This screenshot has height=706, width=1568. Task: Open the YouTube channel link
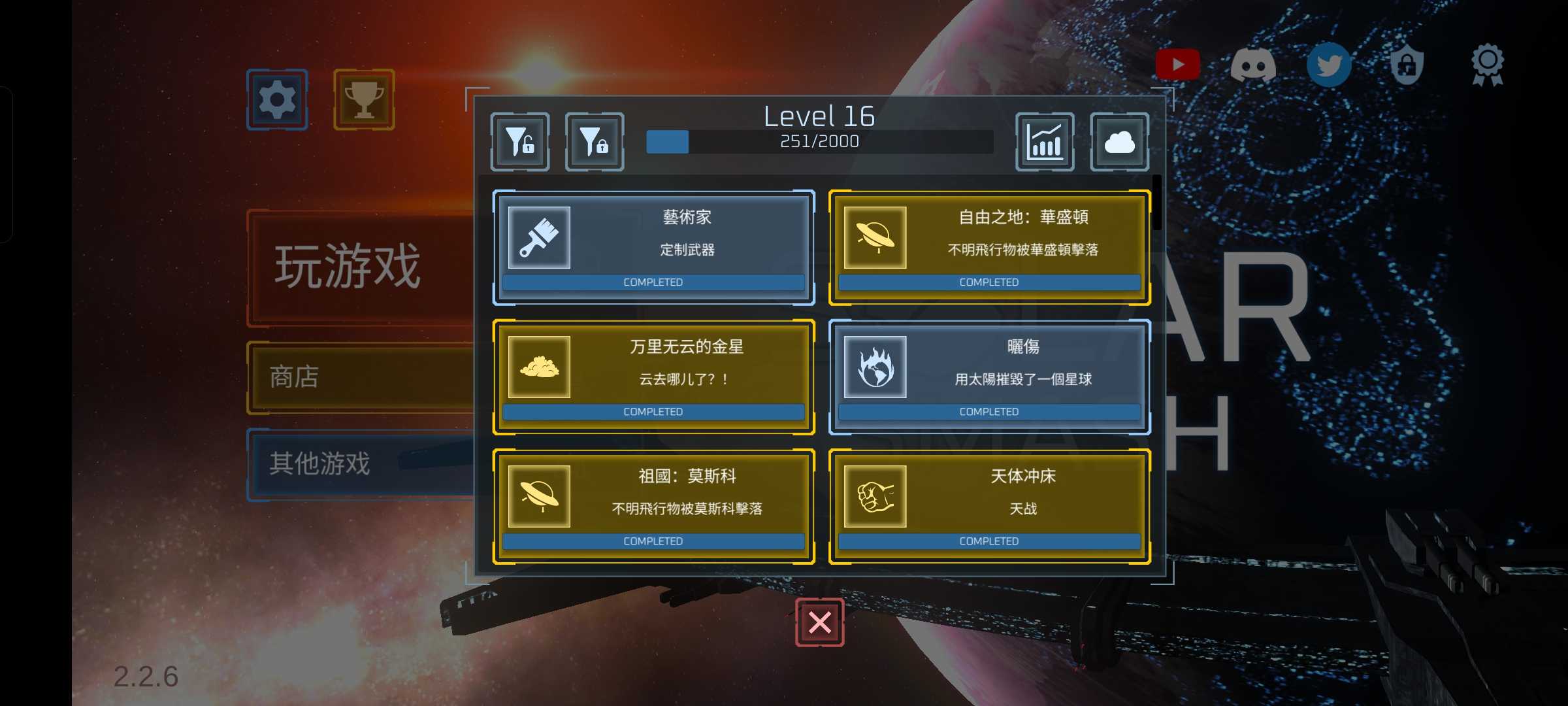(1178, 64)
